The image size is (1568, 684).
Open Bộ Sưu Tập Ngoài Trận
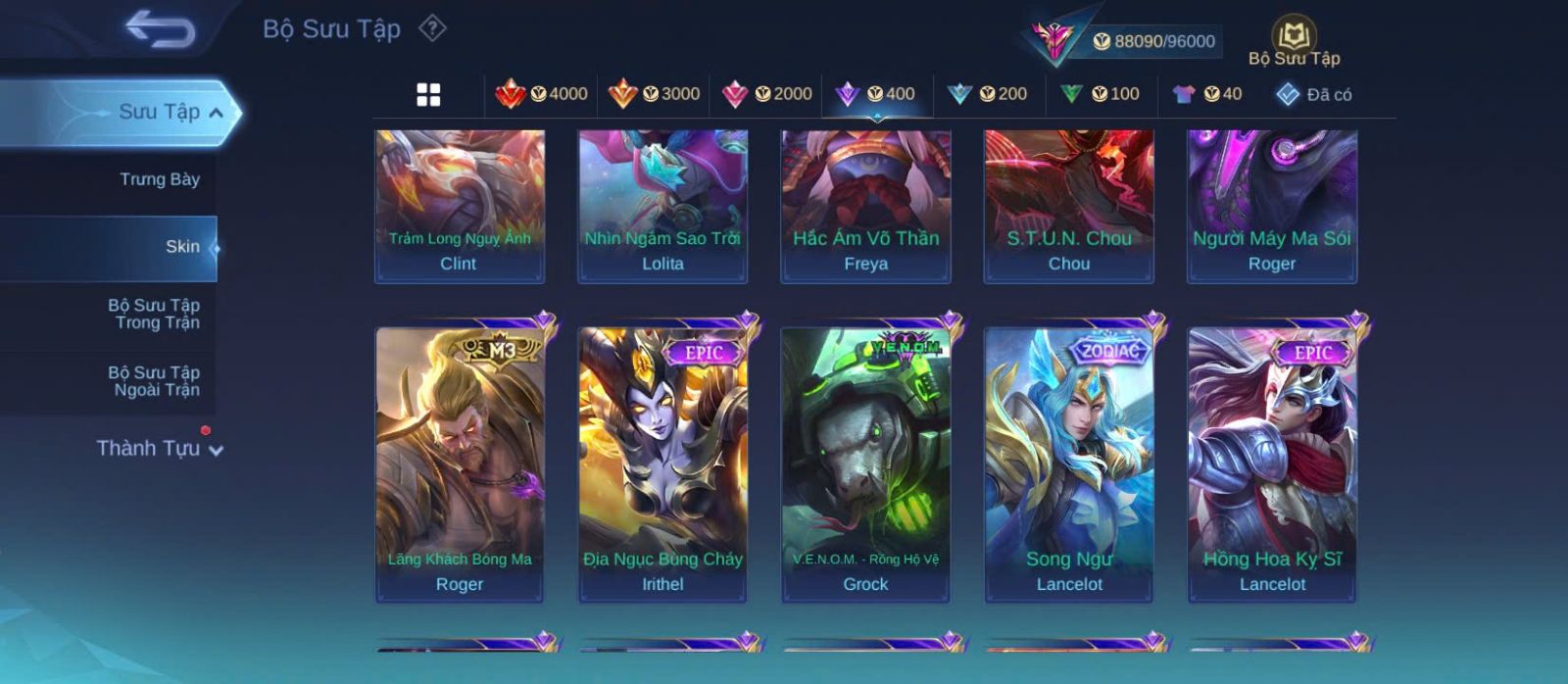coord(154,381)
